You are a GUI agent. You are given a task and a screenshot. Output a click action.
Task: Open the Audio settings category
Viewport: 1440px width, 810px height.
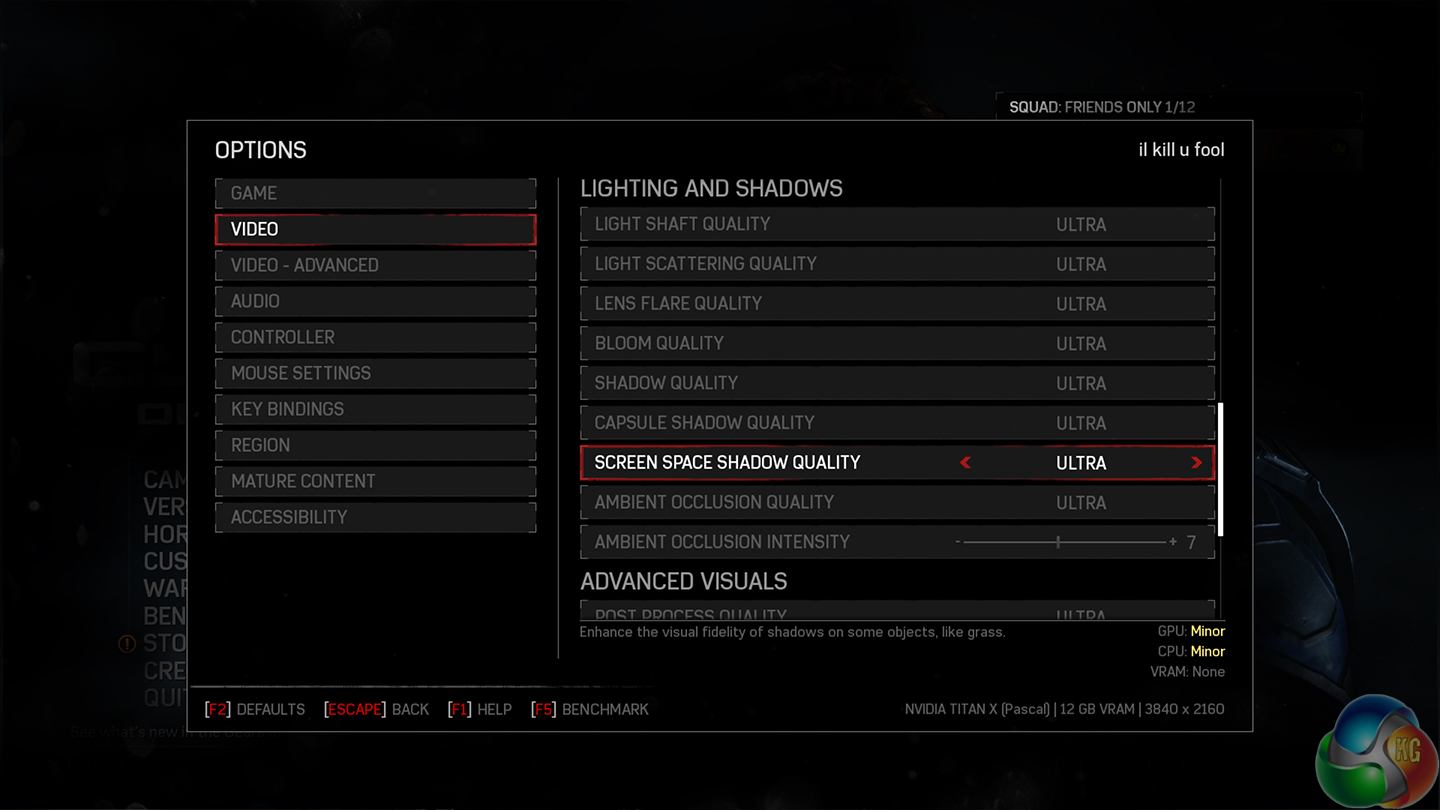(375, 301)
